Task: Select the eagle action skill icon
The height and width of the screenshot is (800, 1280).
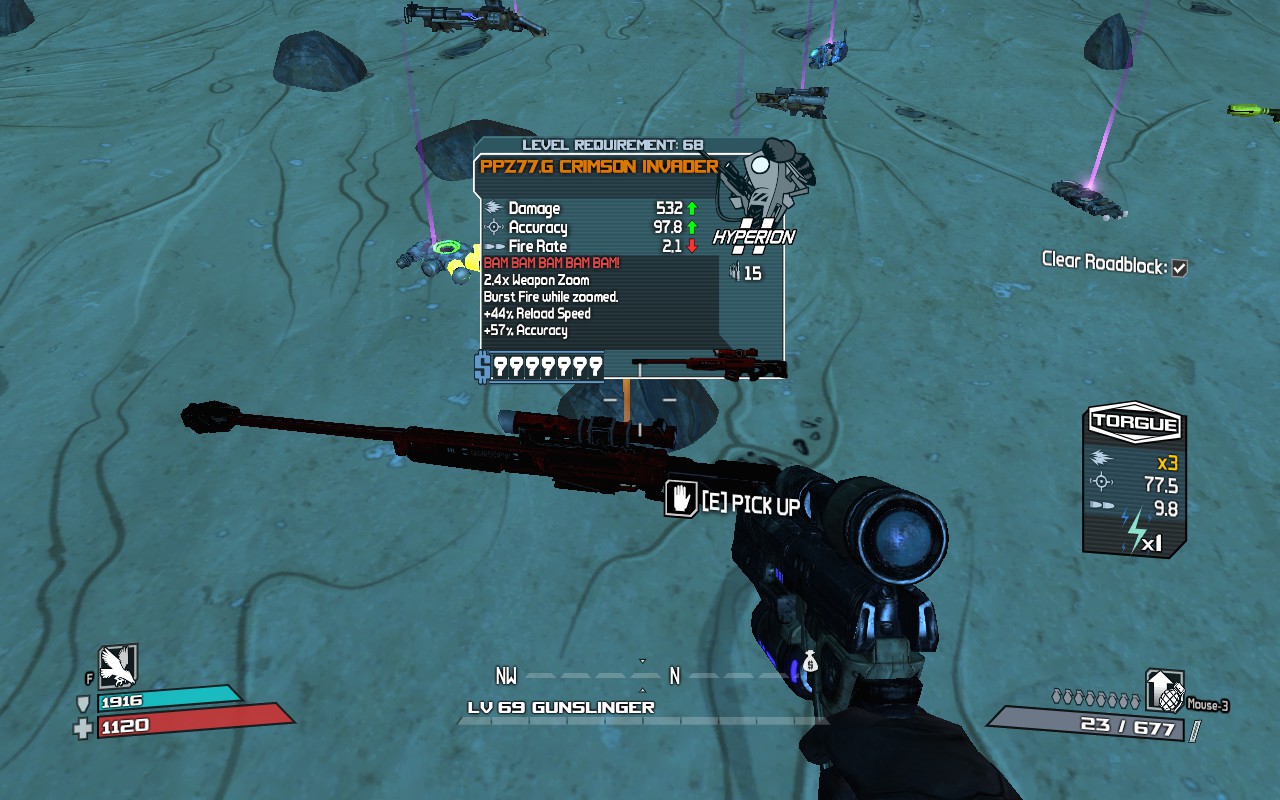Action: pyautogui.click(x=117, y=667)
